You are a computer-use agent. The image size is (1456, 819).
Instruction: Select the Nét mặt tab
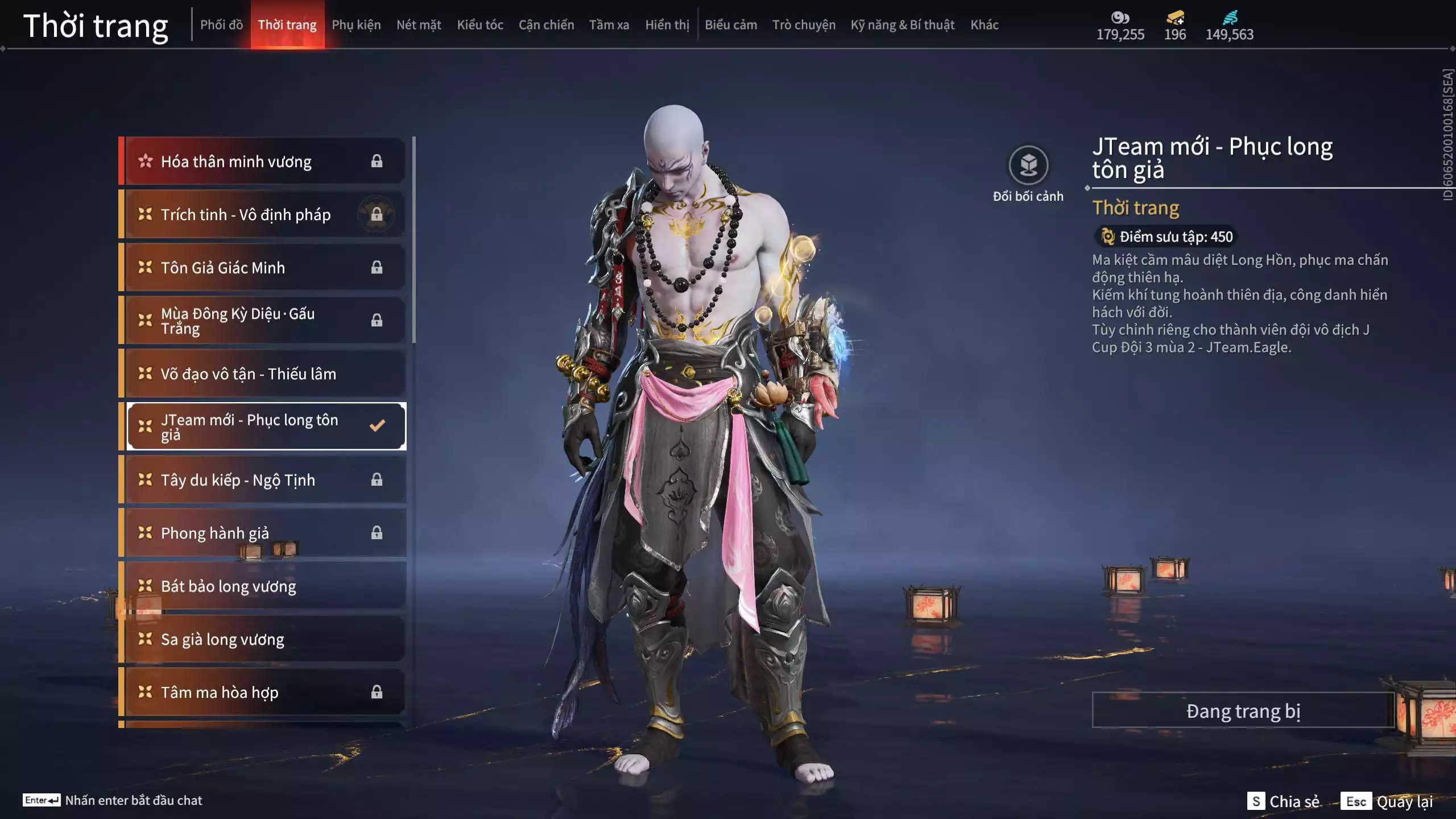pos(419,25)
